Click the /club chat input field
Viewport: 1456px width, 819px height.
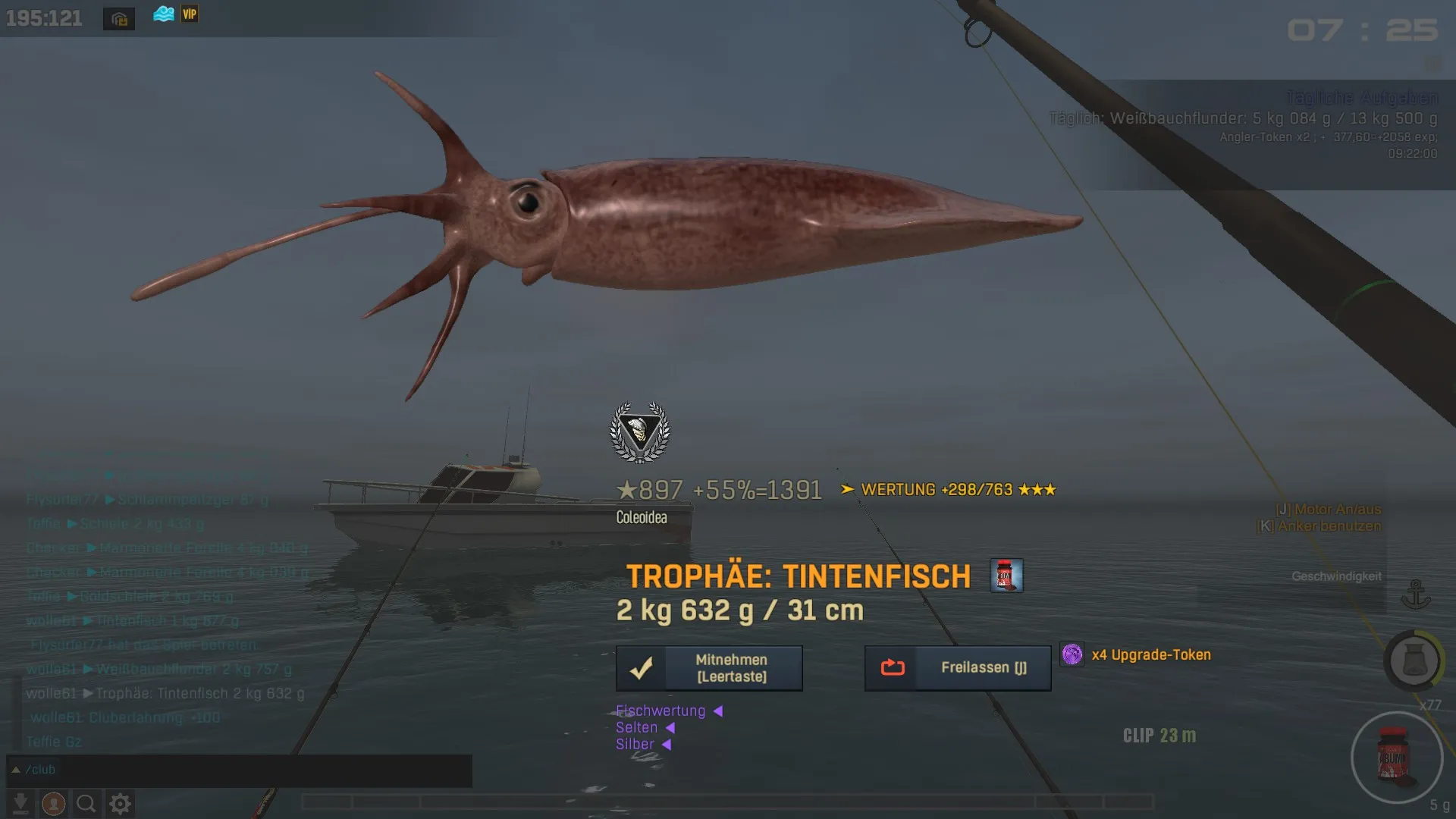[x=243, y=770]
